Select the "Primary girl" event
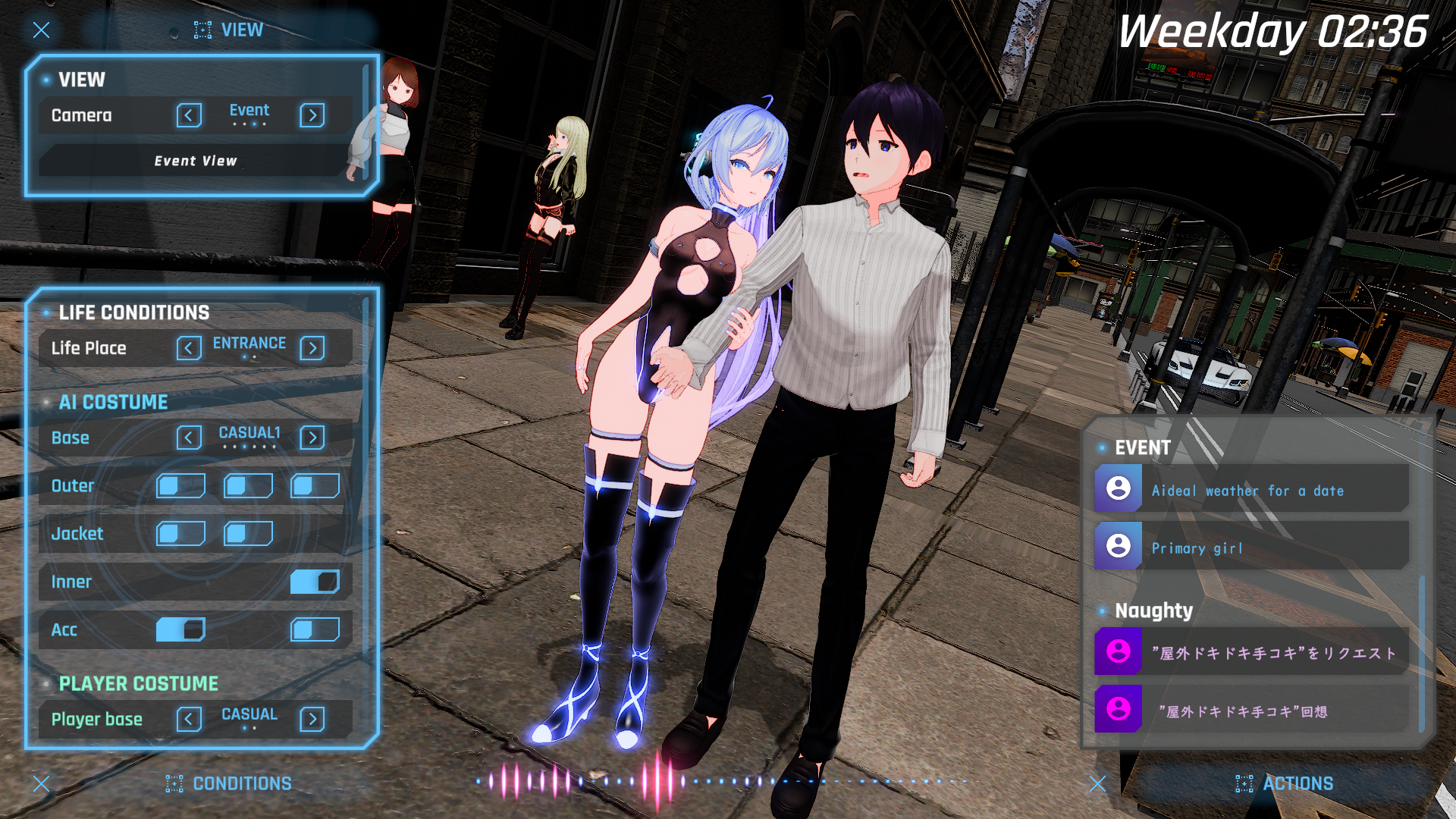This screenshot has height=819, width=1456. coord(1251,548)
